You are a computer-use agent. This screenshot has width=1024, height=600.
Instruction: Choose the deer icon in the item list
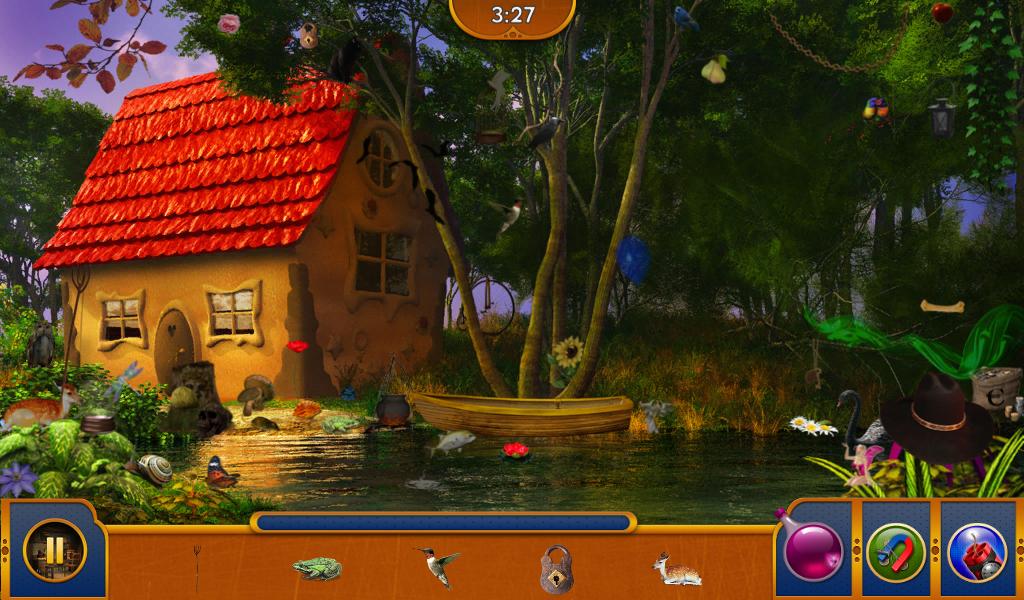(x=677, y=569)
